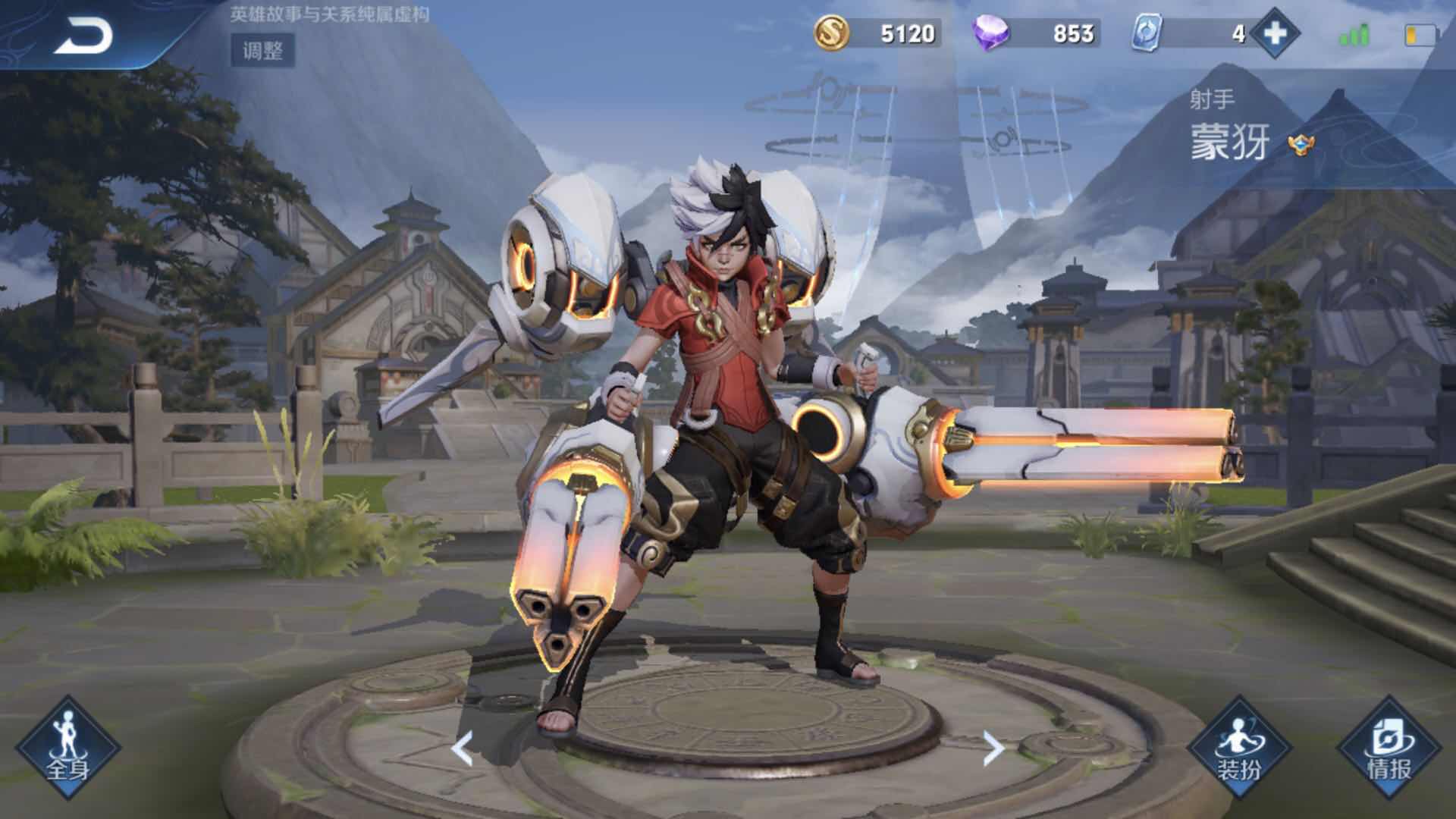Go back using the return arrow
Screen dimensions: 1456x819
pyautogui.click(x=83, y=35)
